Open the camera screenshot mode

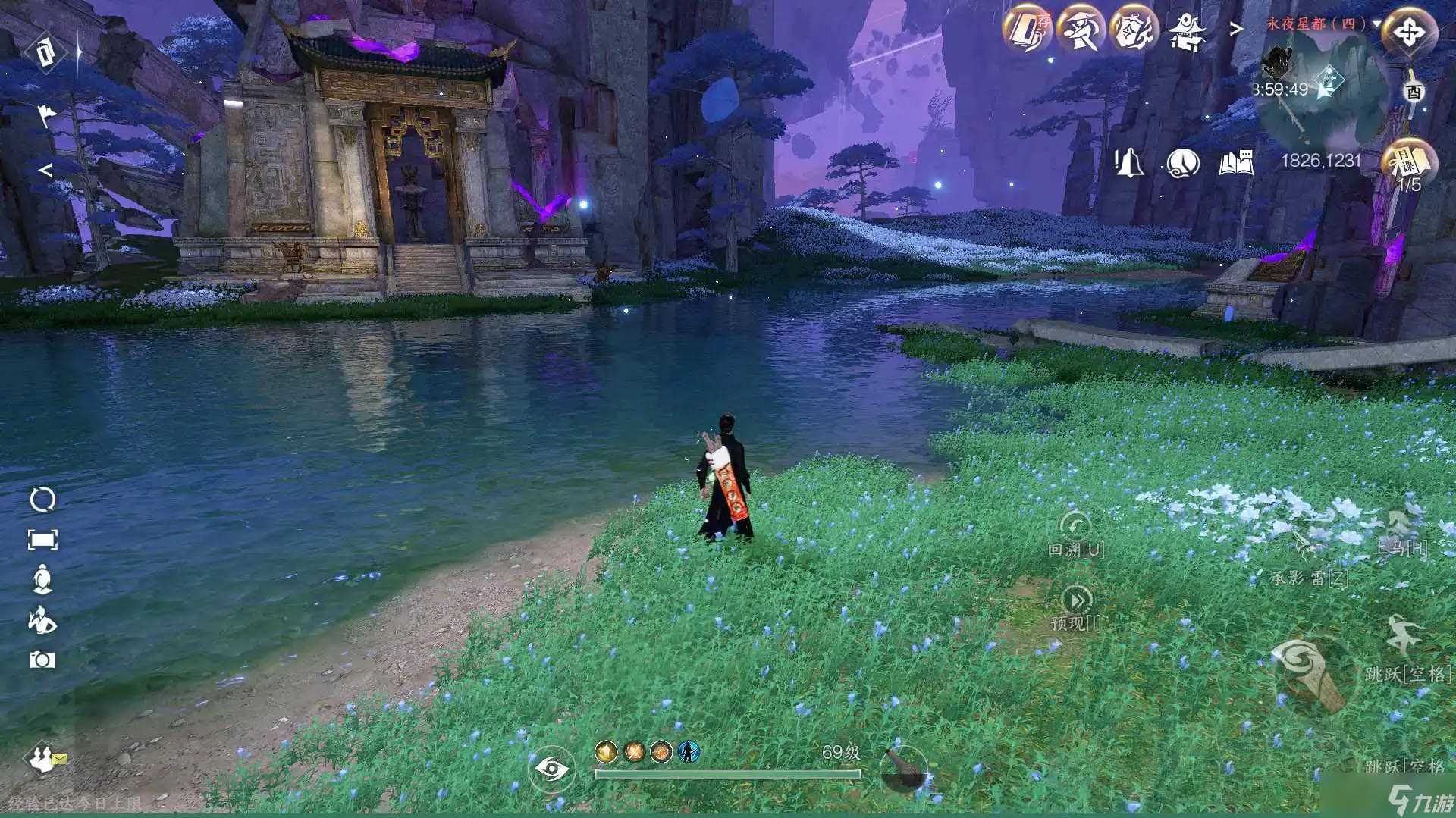click(x=42, y=660)
